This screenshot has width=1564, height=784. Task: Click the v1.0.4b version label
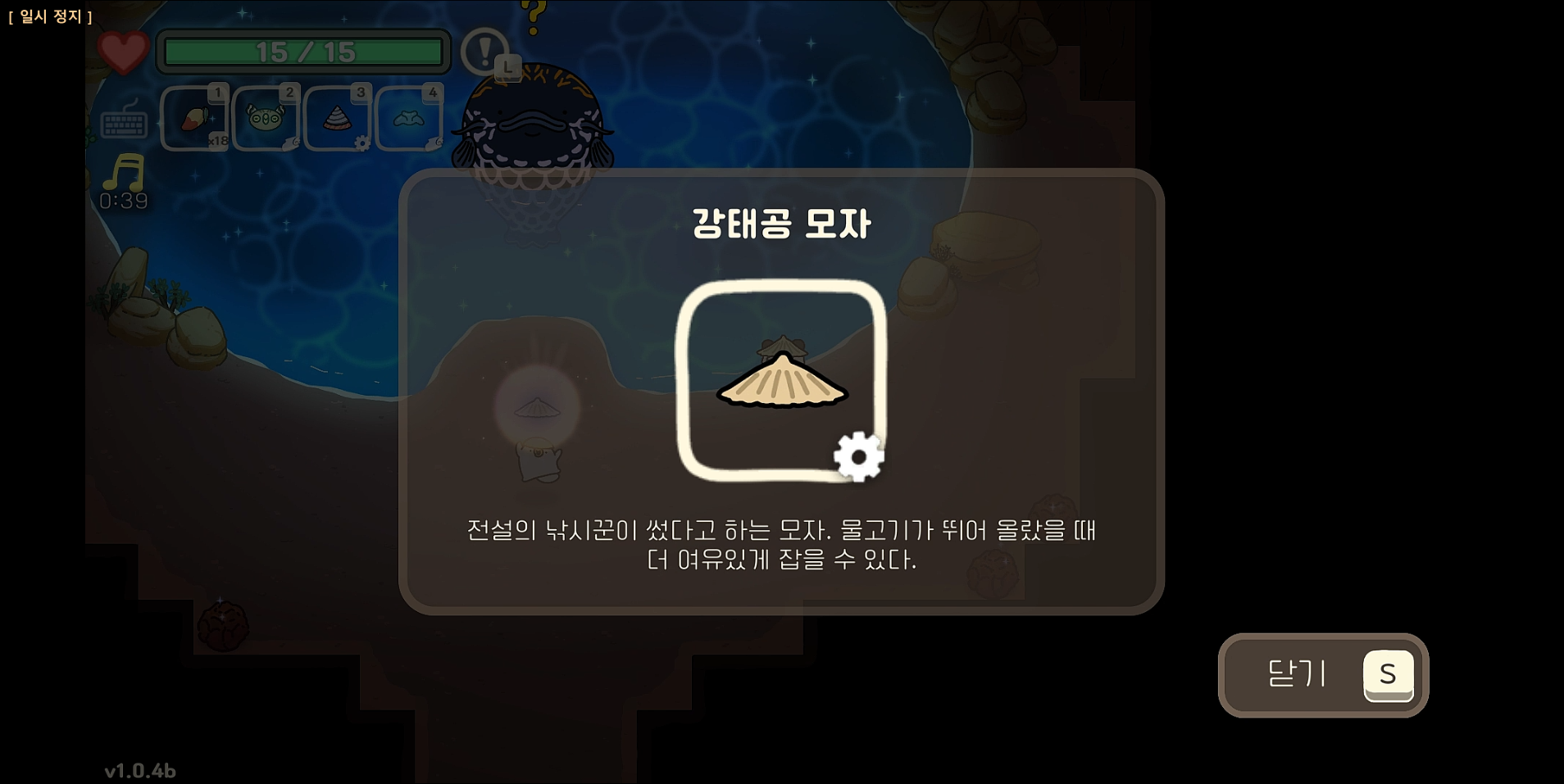point(141,769)
